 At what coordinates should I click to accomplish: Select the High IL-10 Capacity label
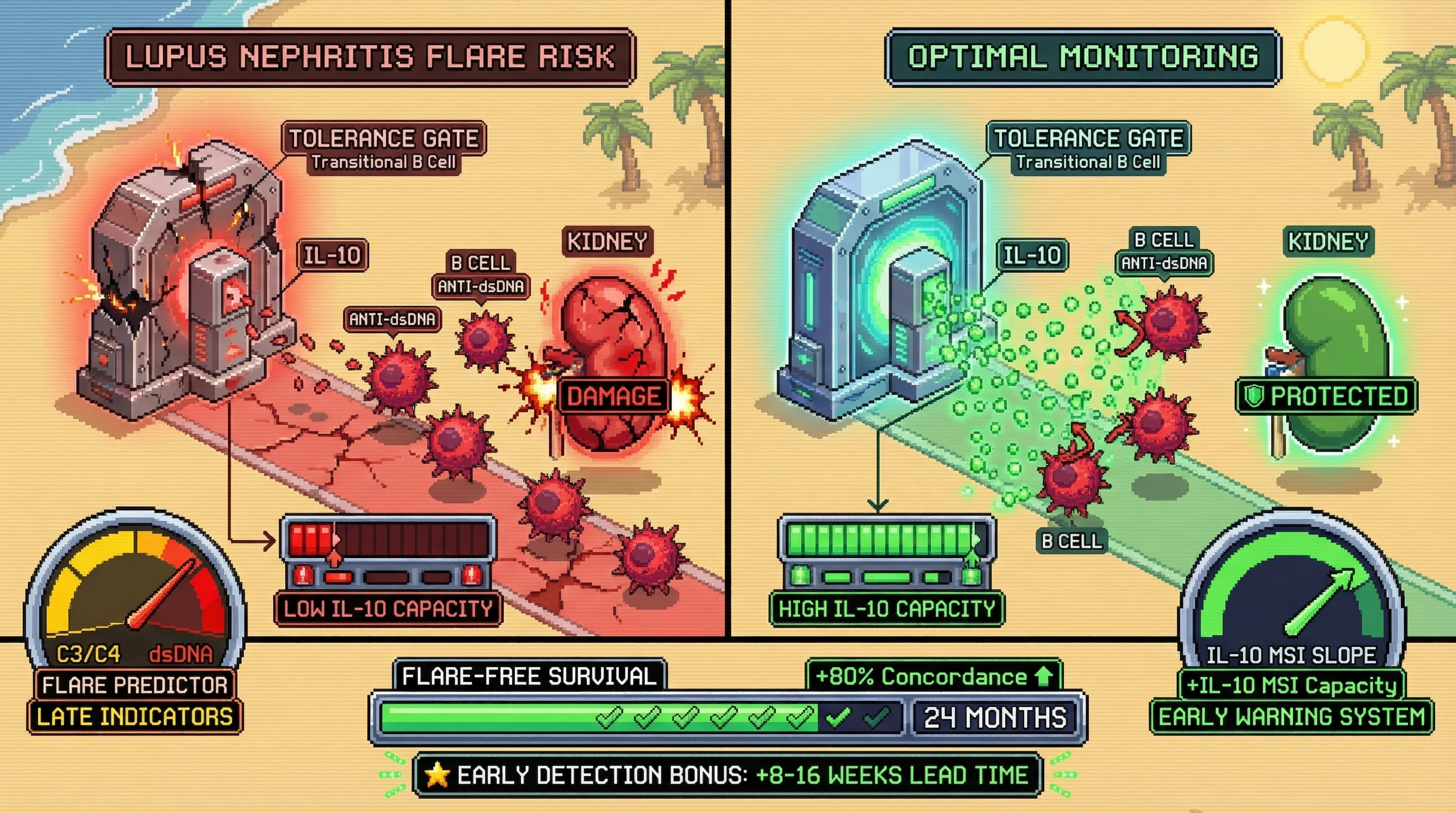[886, 609]
